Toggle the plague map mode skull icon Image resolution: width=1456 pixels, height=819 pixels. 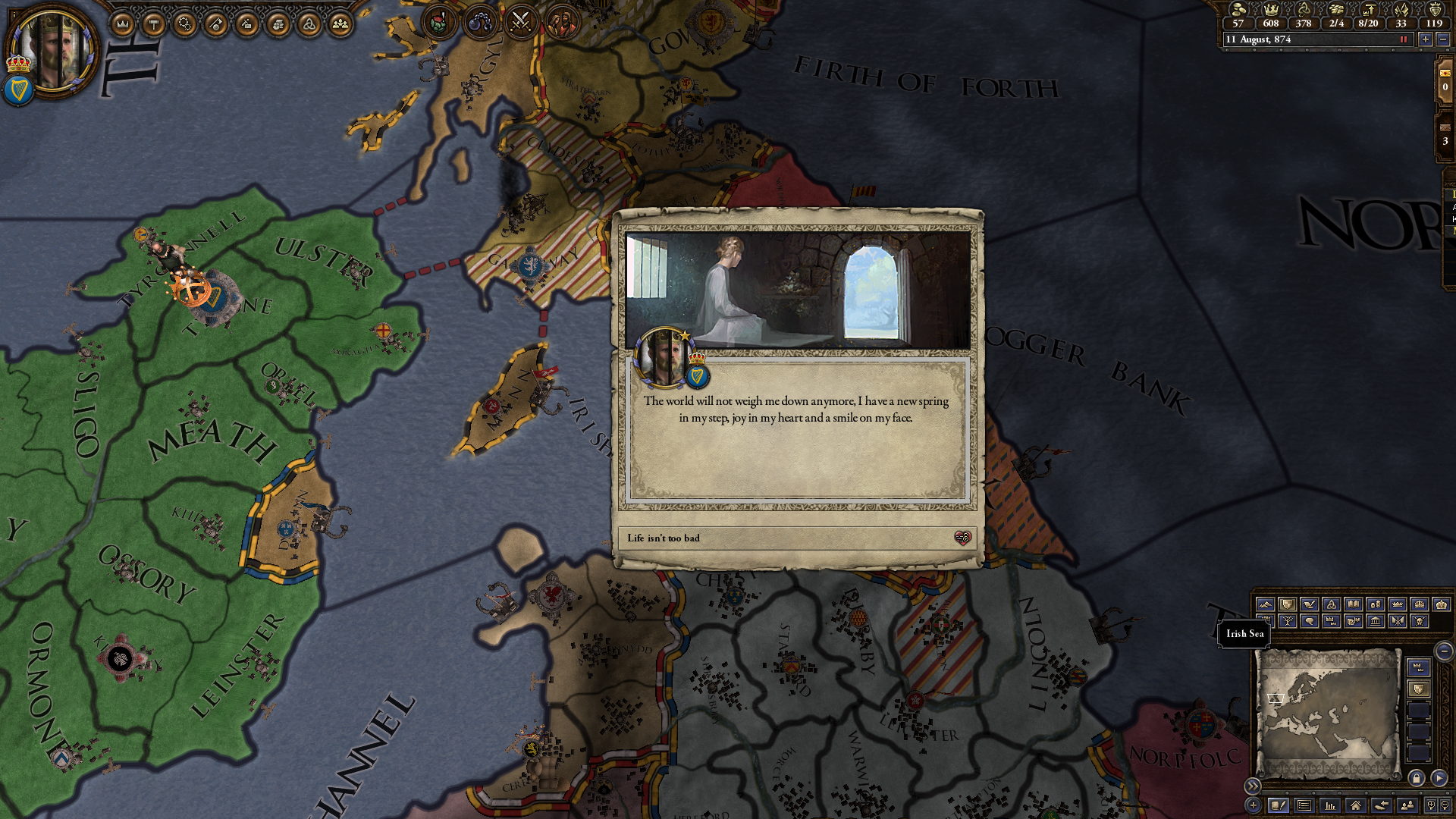(x=1421, y=621)
